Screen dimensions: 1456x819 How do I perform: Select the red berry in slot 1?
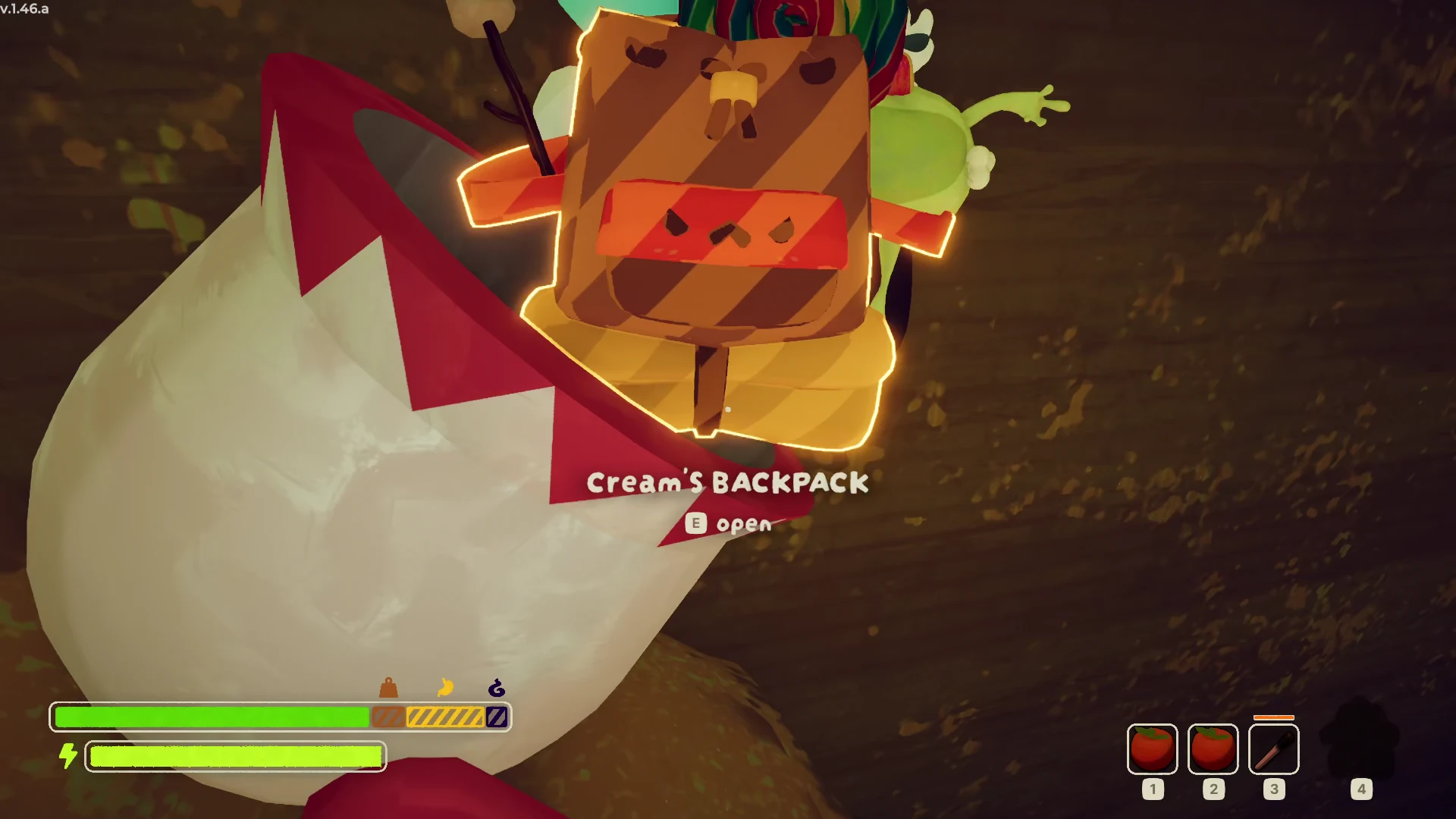click(x=1152, y=749)
